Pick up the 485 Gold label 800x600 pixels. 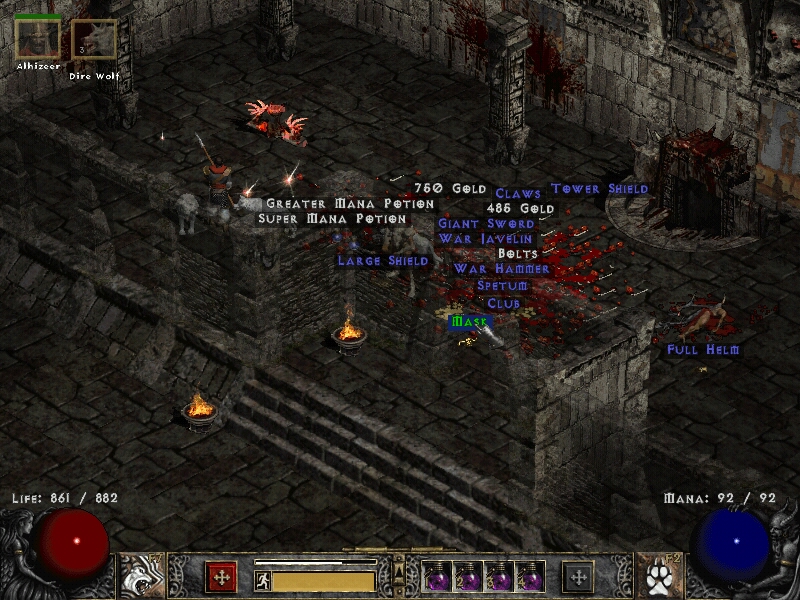(520, 208)
